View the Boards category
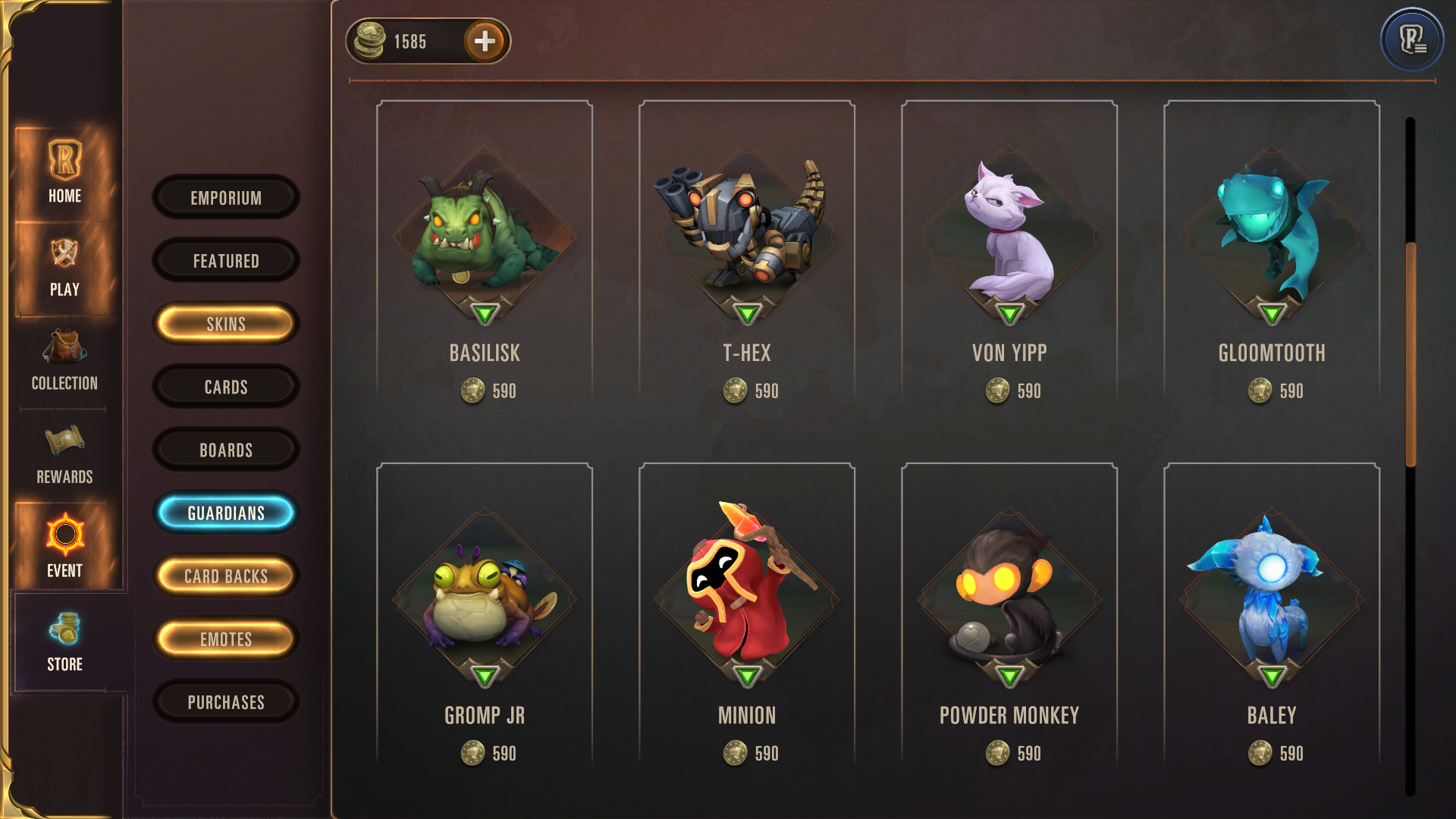1456x819 pixels. (226, 450)
